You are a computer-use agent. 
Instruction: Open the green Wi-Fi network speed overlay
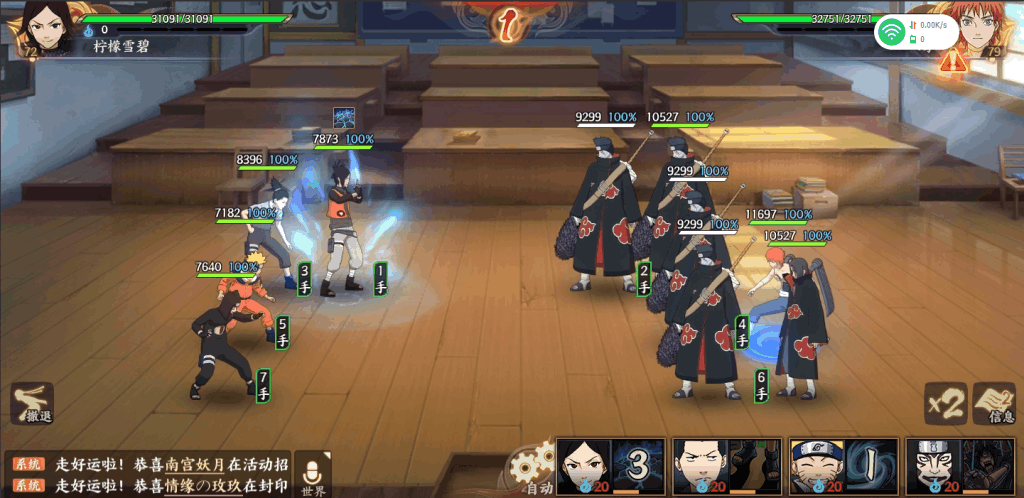coord(916,33)
